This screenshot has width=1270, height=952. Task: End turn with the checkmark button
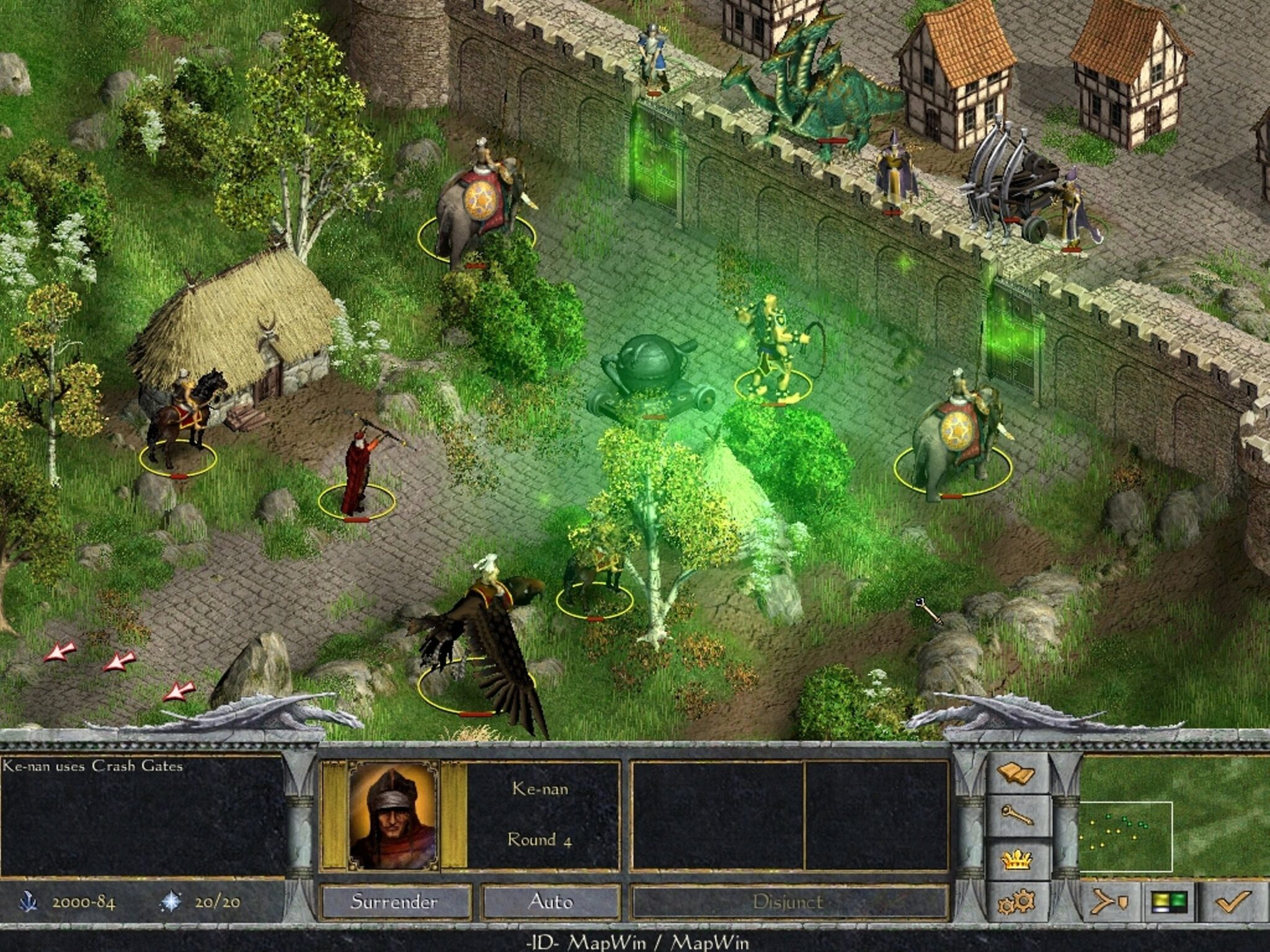click(1233, 902)
